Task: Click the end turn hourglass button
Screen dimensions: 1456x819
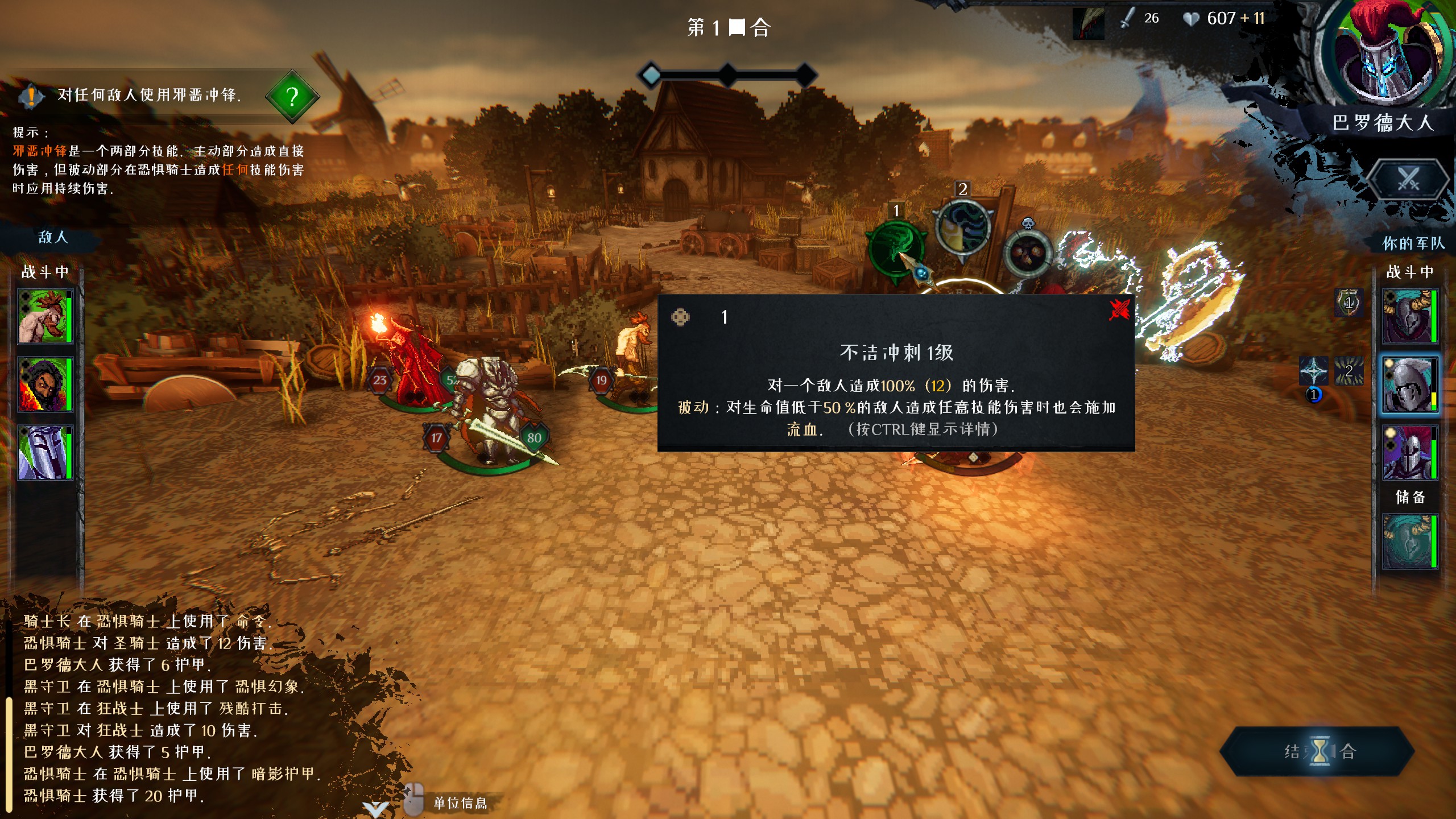Action: coord(1318,751)
